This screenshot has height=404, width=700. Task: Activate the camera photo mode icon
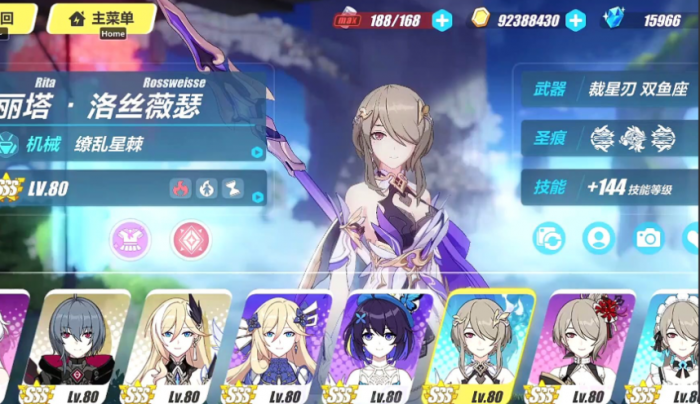(648, 238)
